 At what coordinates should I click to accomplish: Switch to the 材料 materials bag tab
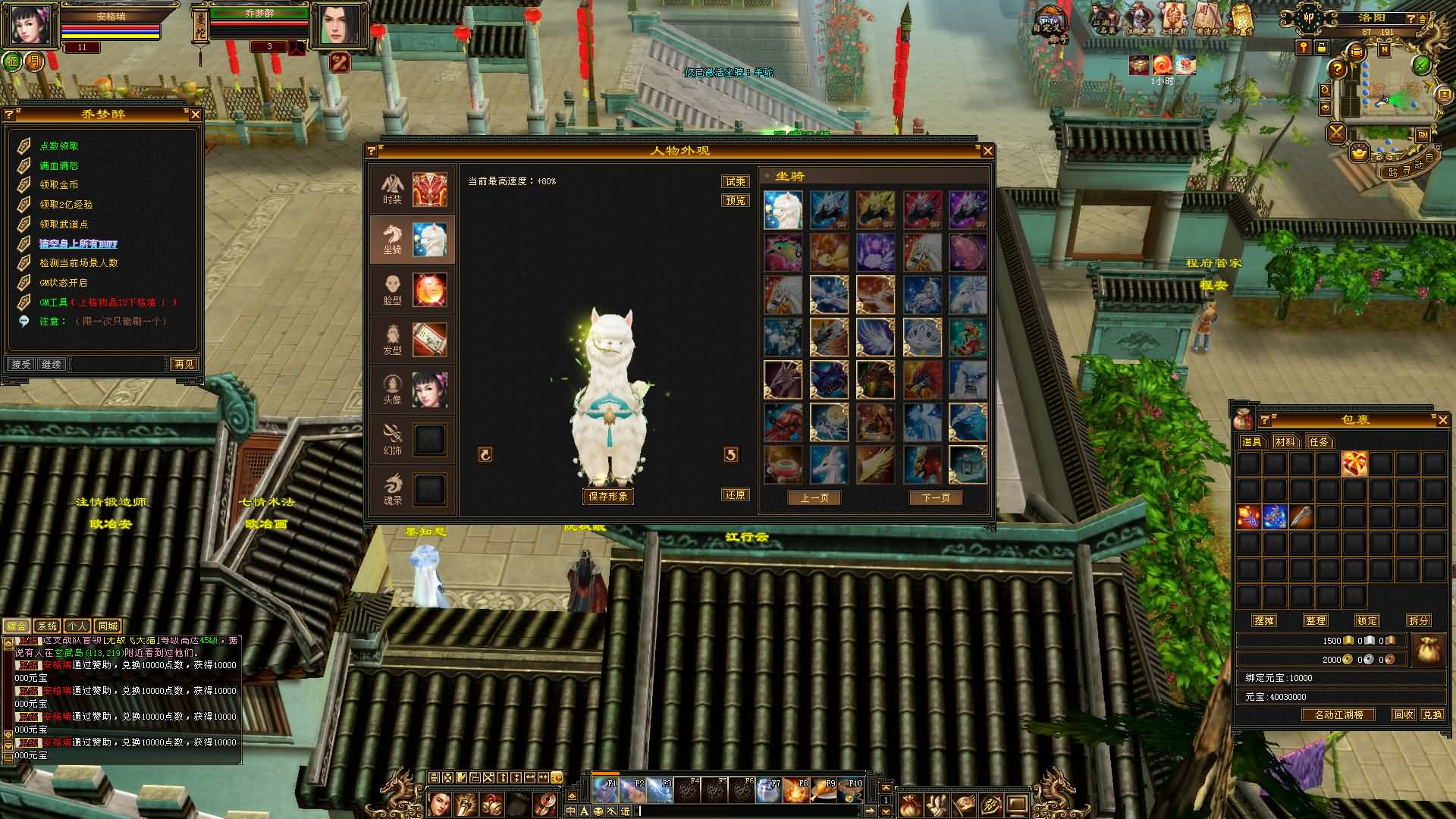click(x=1285, y=441)
